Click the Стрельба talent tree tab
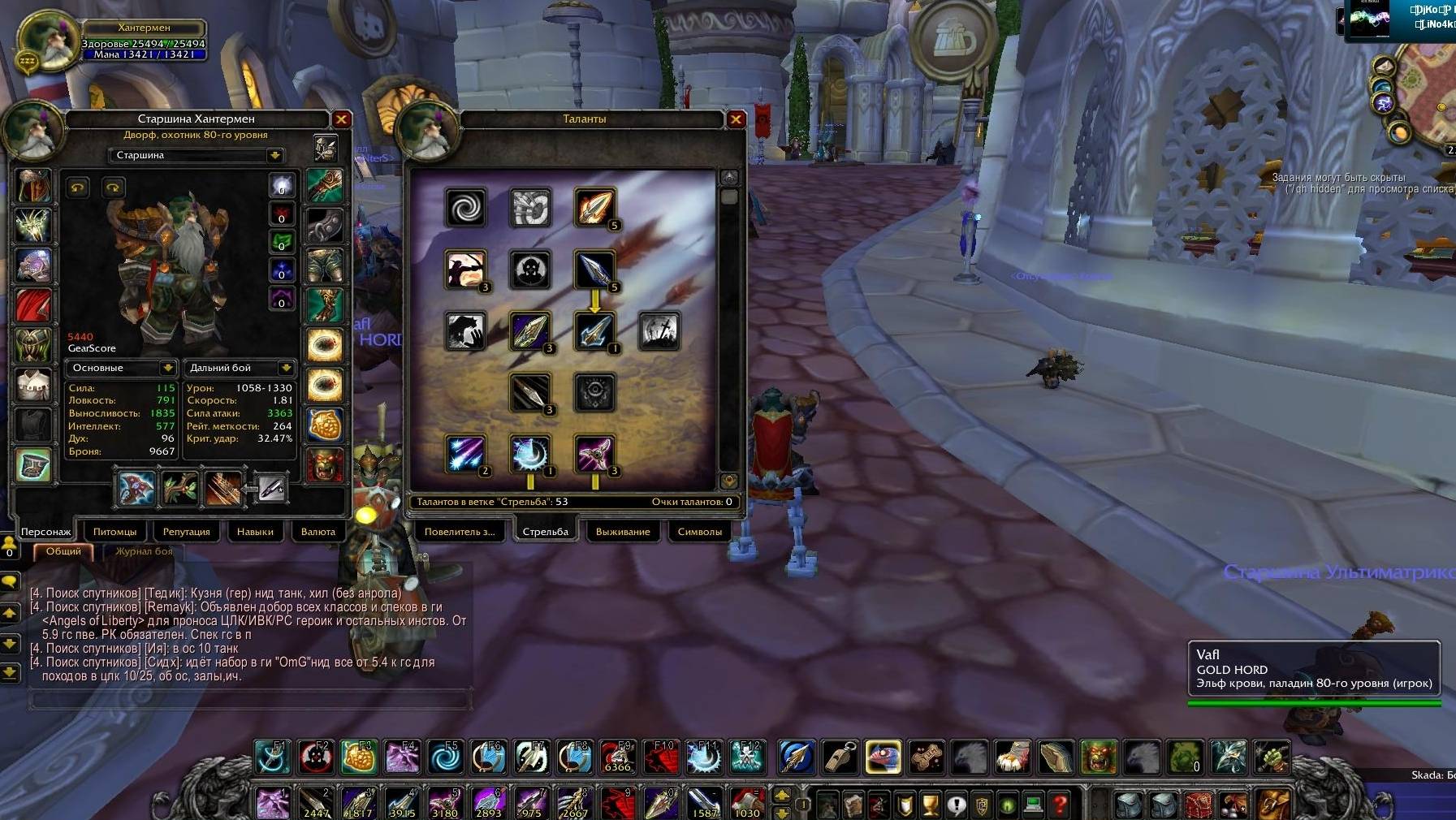Image resolution: width=1456 pixels, height=820 pixels. (x=545, y=532)
